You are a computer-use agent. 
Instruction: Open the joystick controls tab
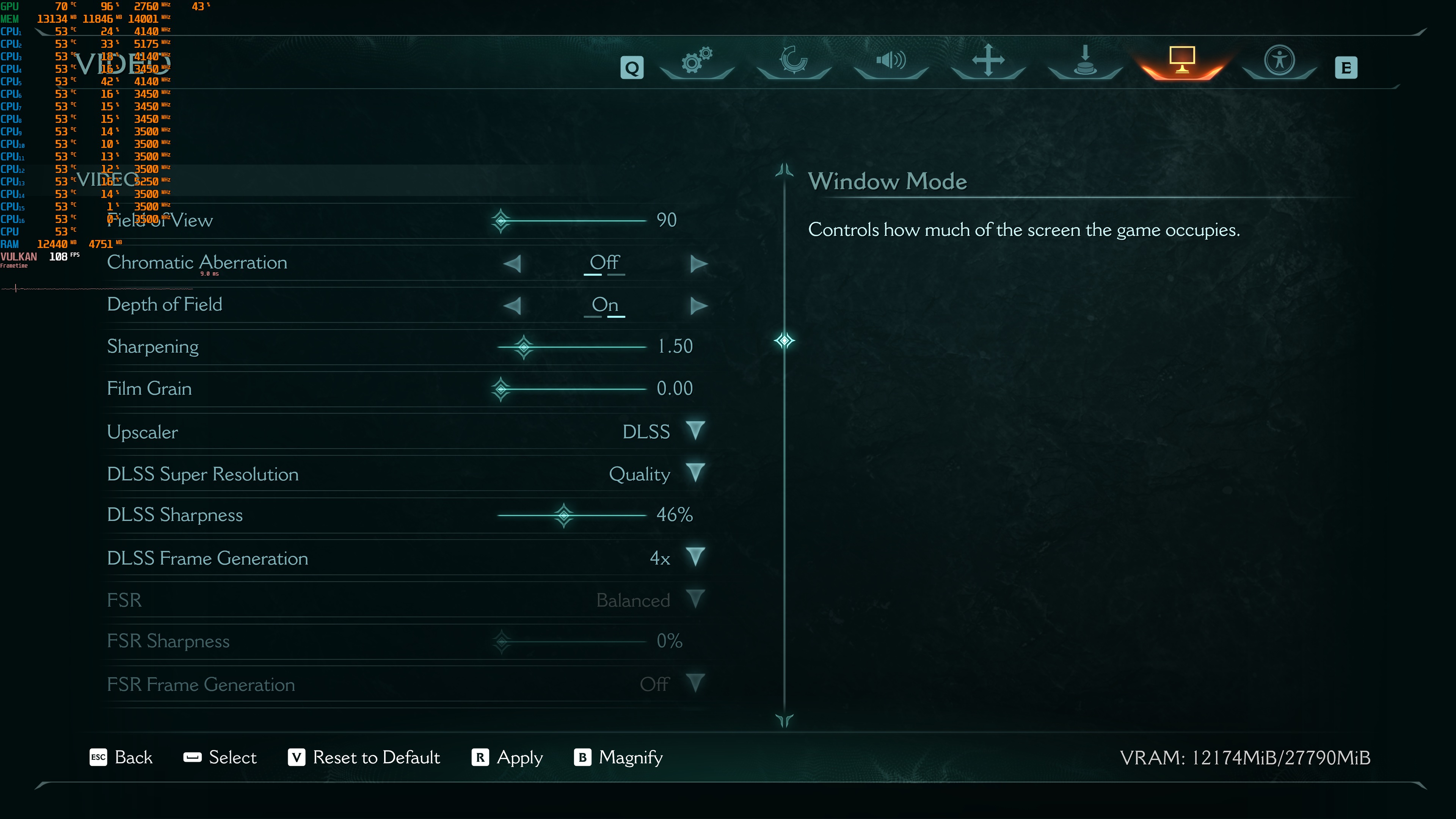pos(1085,61)
